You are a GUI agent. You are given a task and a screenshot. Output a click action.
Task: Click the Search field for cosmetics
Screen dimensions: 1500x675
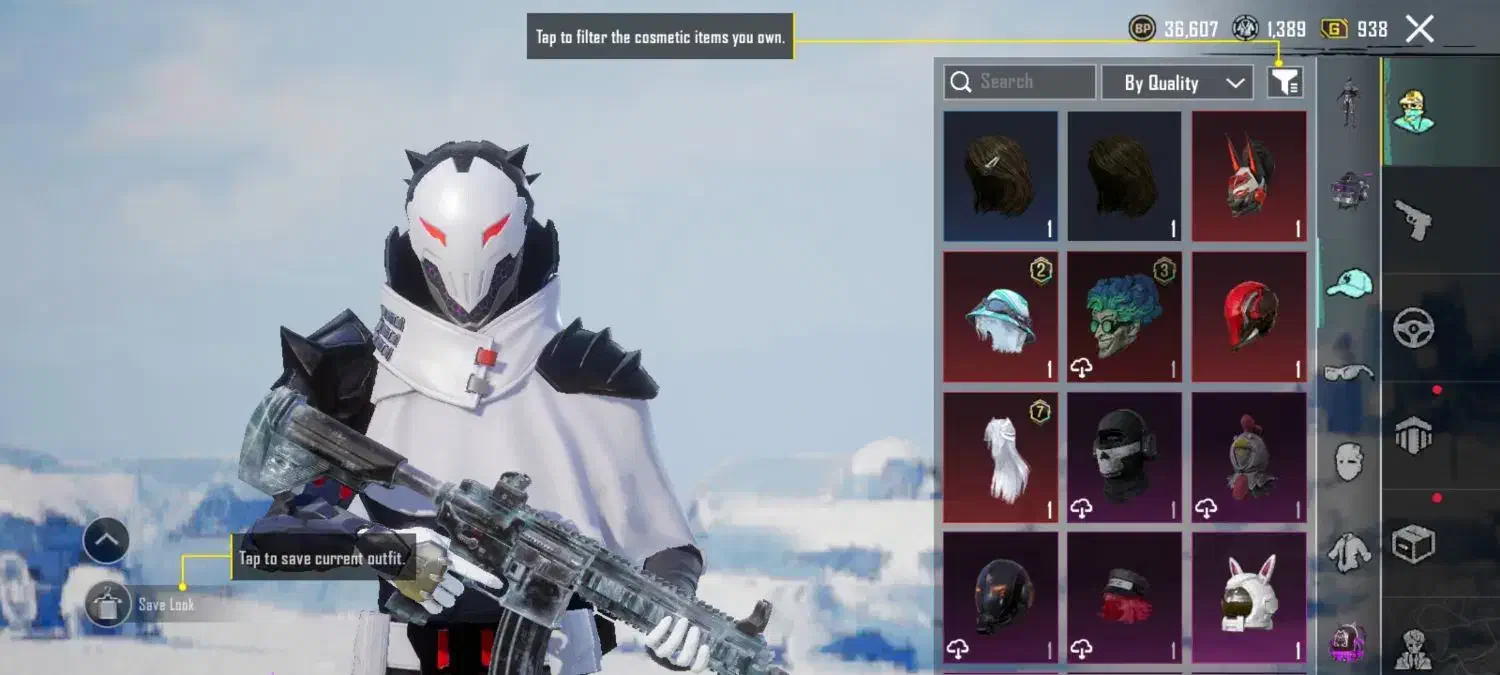[1020, 82]
